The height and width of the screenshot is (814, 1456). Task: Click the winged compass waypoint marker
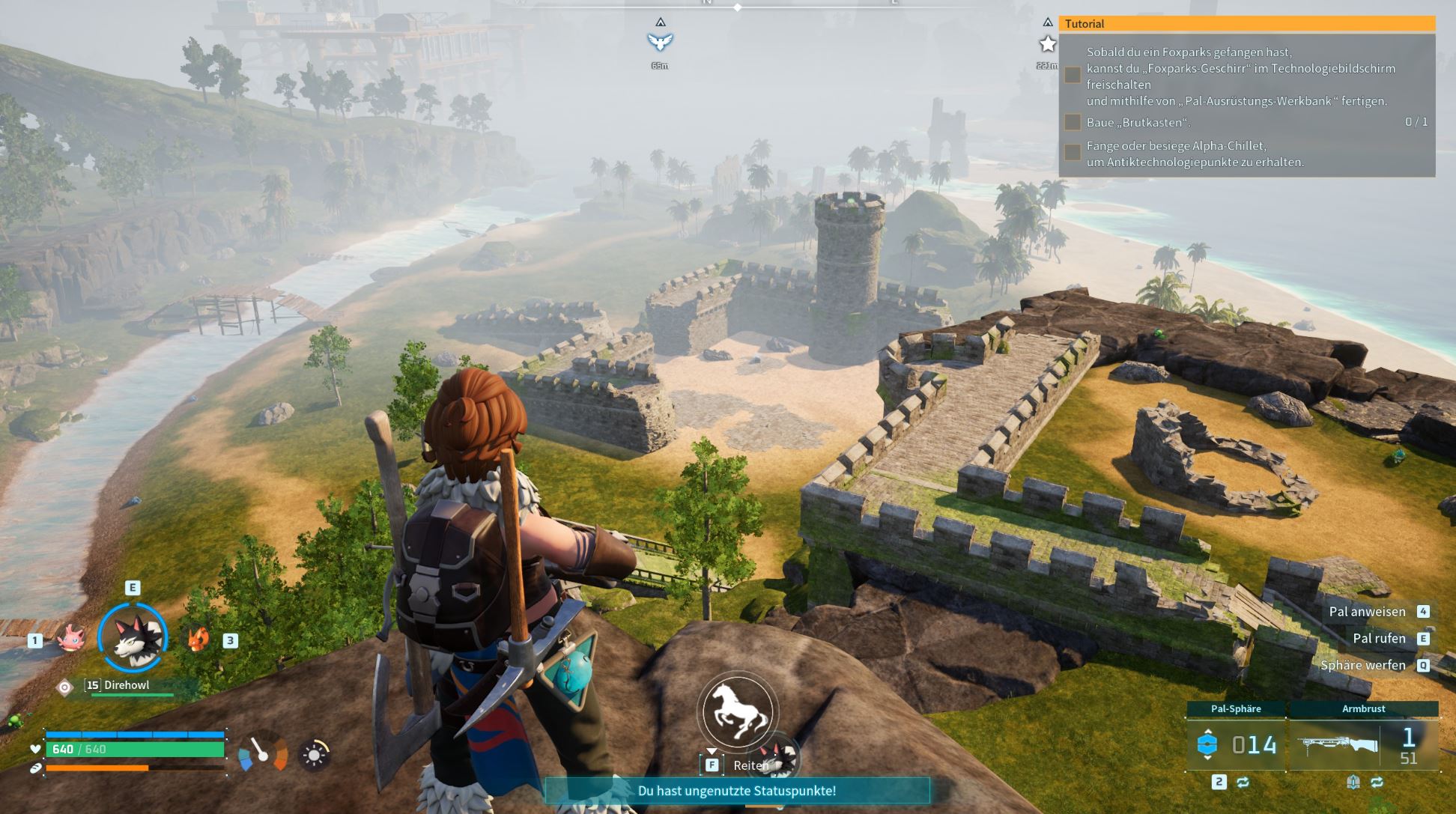(x=660, y=41)
